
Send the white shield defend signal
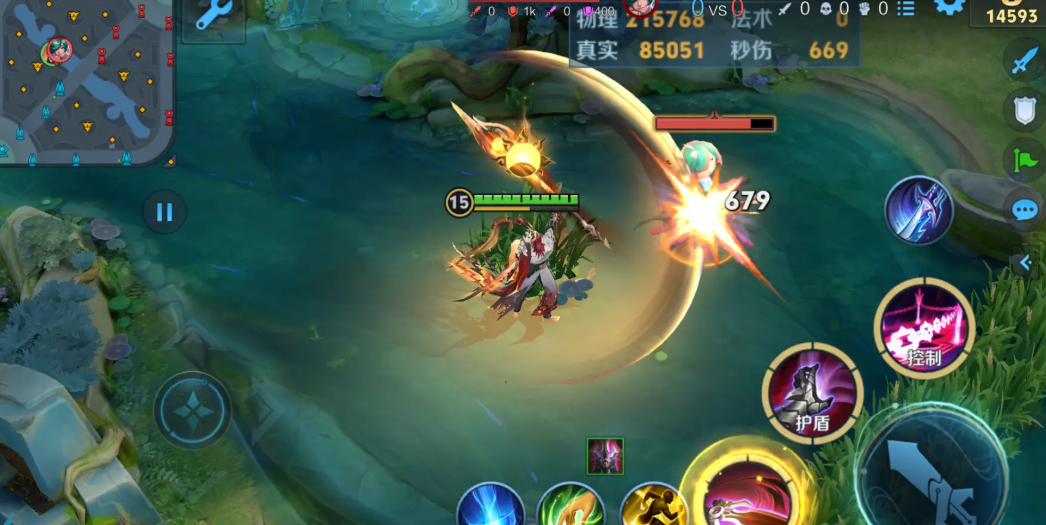[x=1024, y=110]
